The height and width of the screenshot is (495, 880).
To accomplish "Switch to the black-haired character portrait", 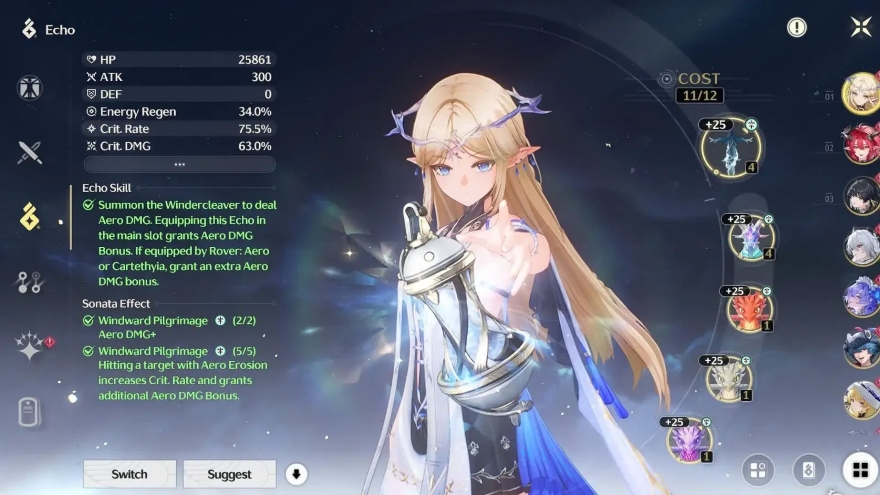I will tap(860, 196).
